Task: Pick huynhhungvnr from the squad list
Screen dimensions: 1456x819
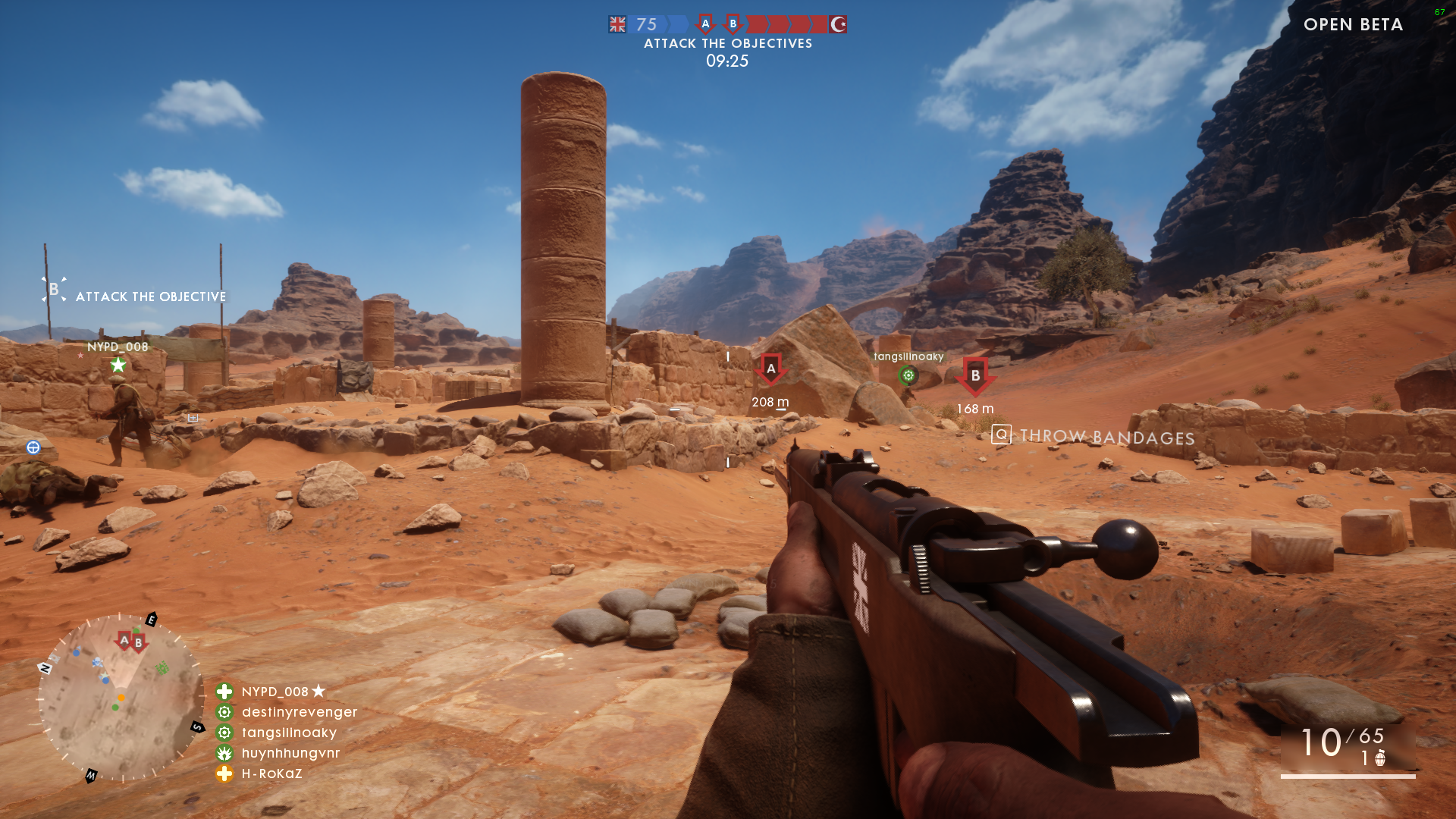Action: [x=290, y=753]
